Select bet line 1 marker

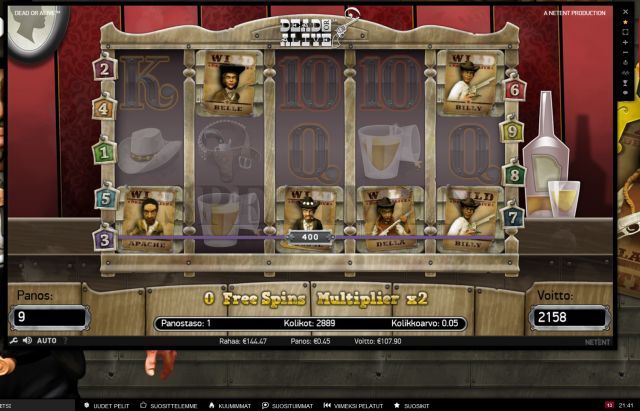click(x=104, y=153)
